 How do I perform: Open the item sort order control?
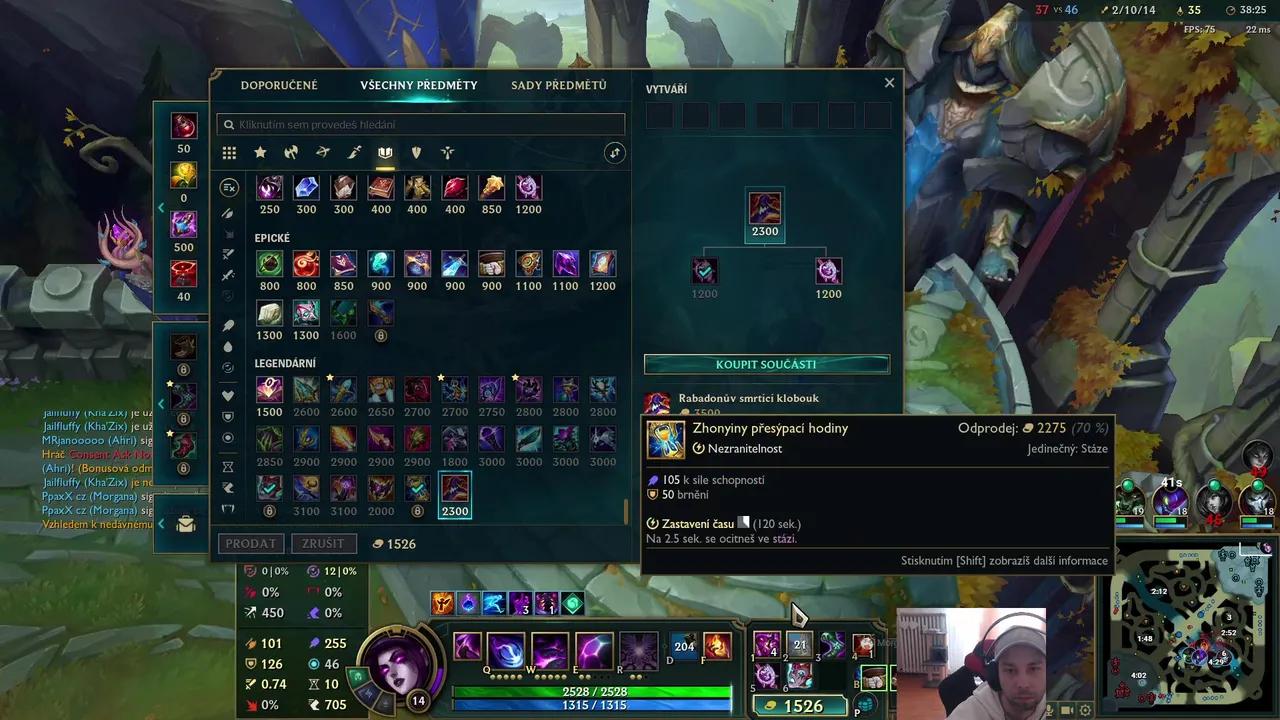point(614,152)
